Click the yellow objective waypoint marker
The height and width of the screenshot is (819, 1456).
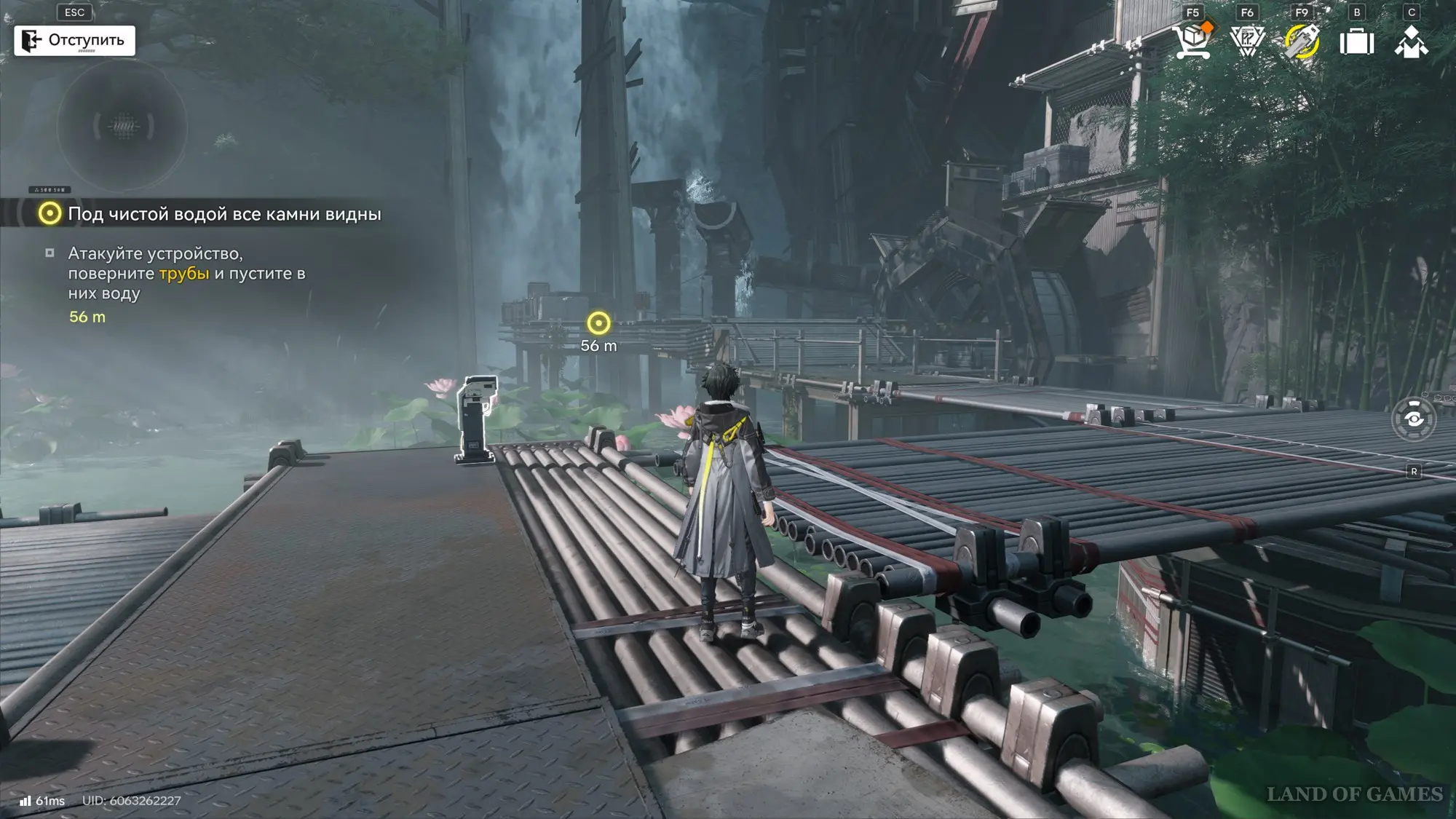tap(598, 323)
